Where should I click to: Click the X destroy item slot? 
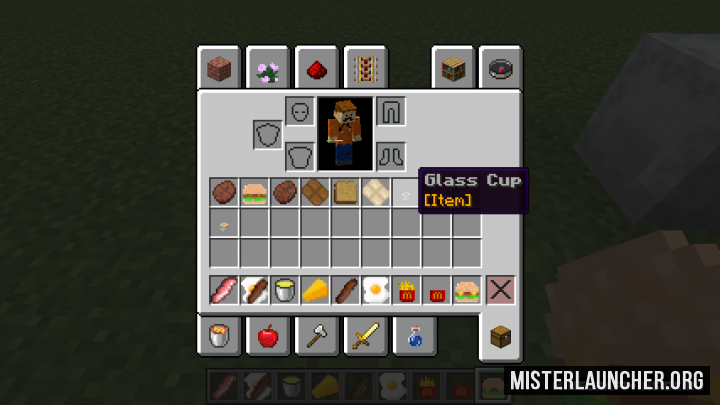point(499,291)
